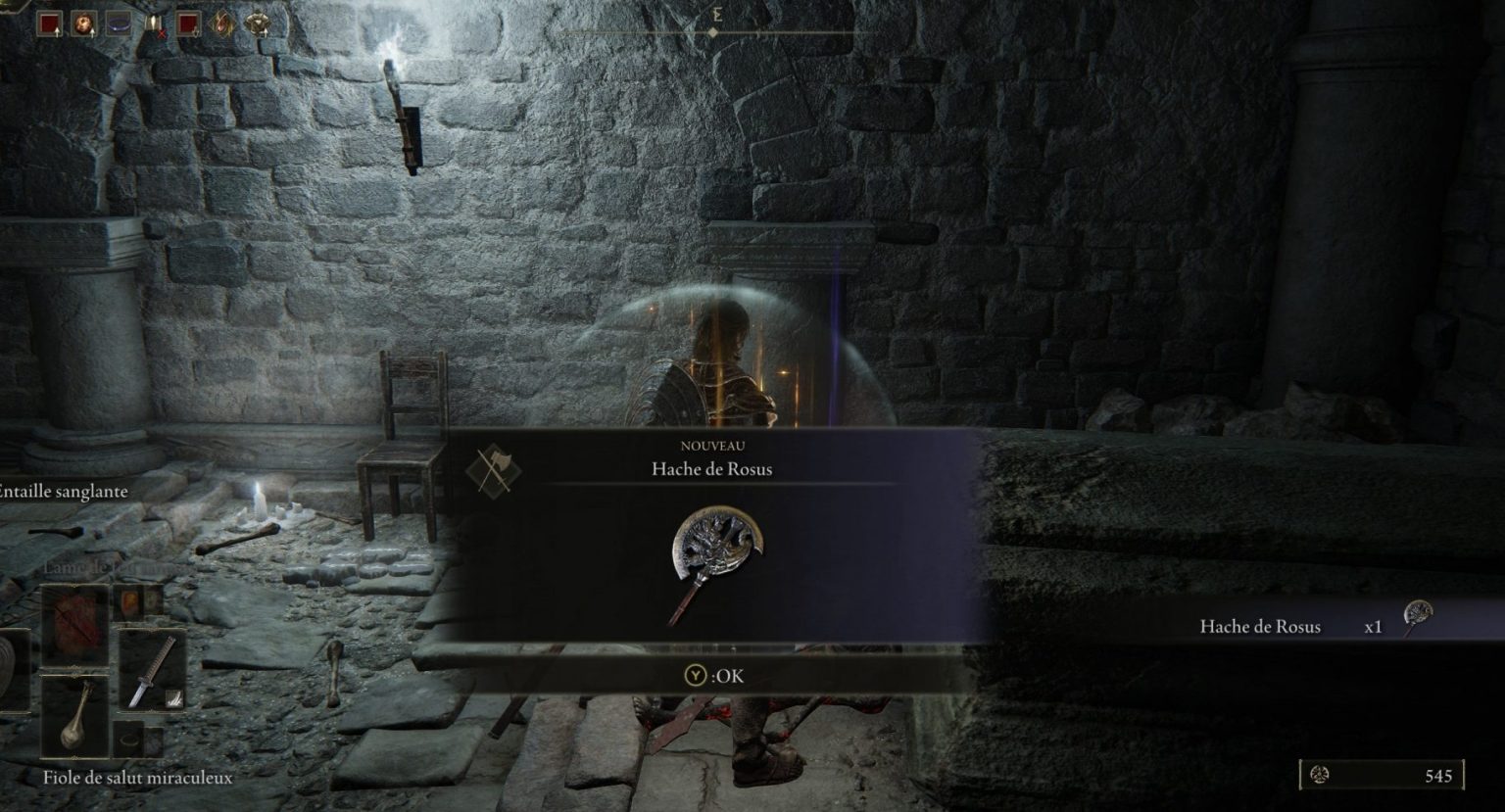Image resolution: width=1505 pixels, height=812 pixels.
Task: Click the red square buff icon with arrow
Action: tap(49, 24)
